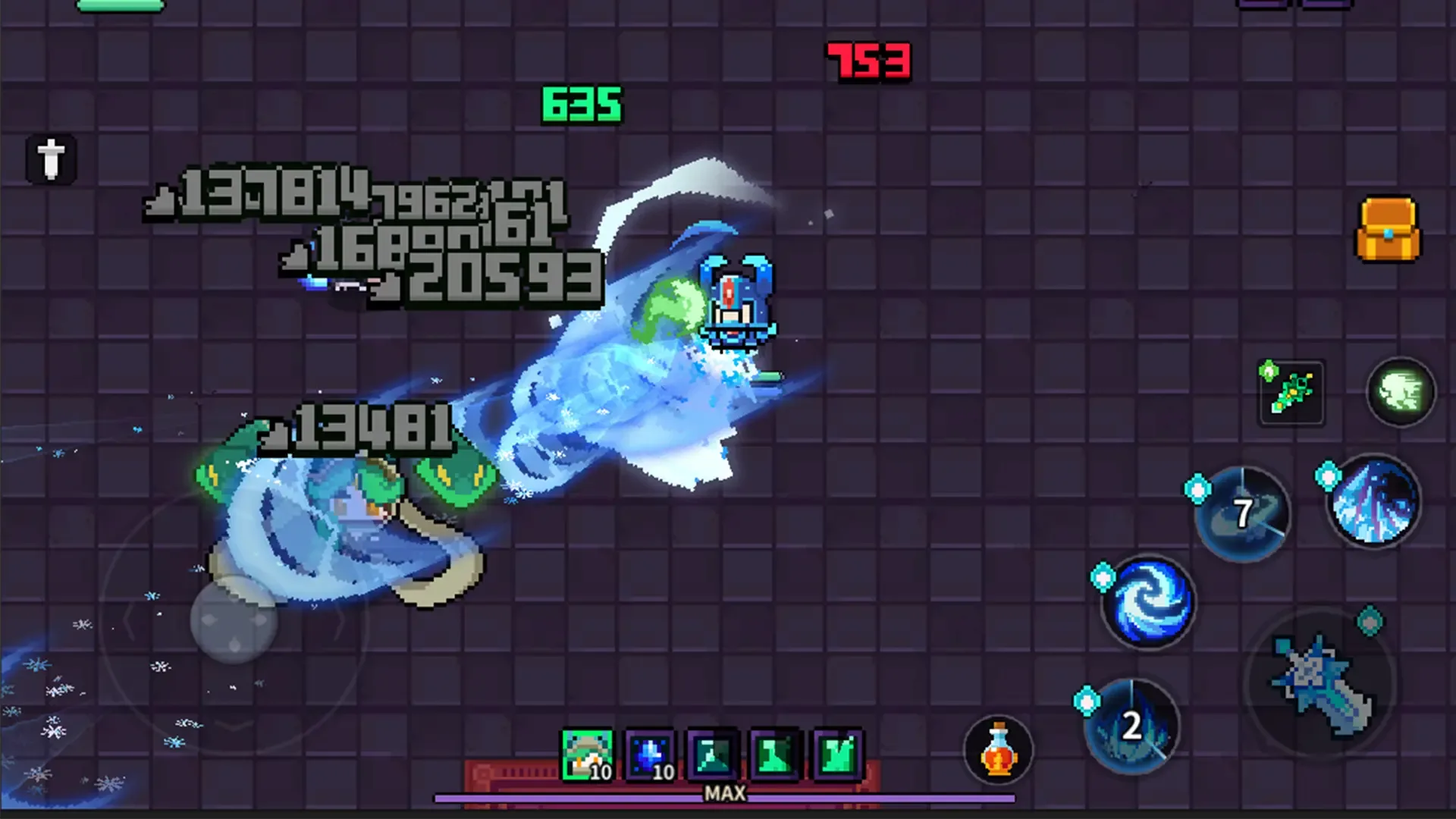Drink the health potion
Viewport: 1456px width, 819px height.
999,749
